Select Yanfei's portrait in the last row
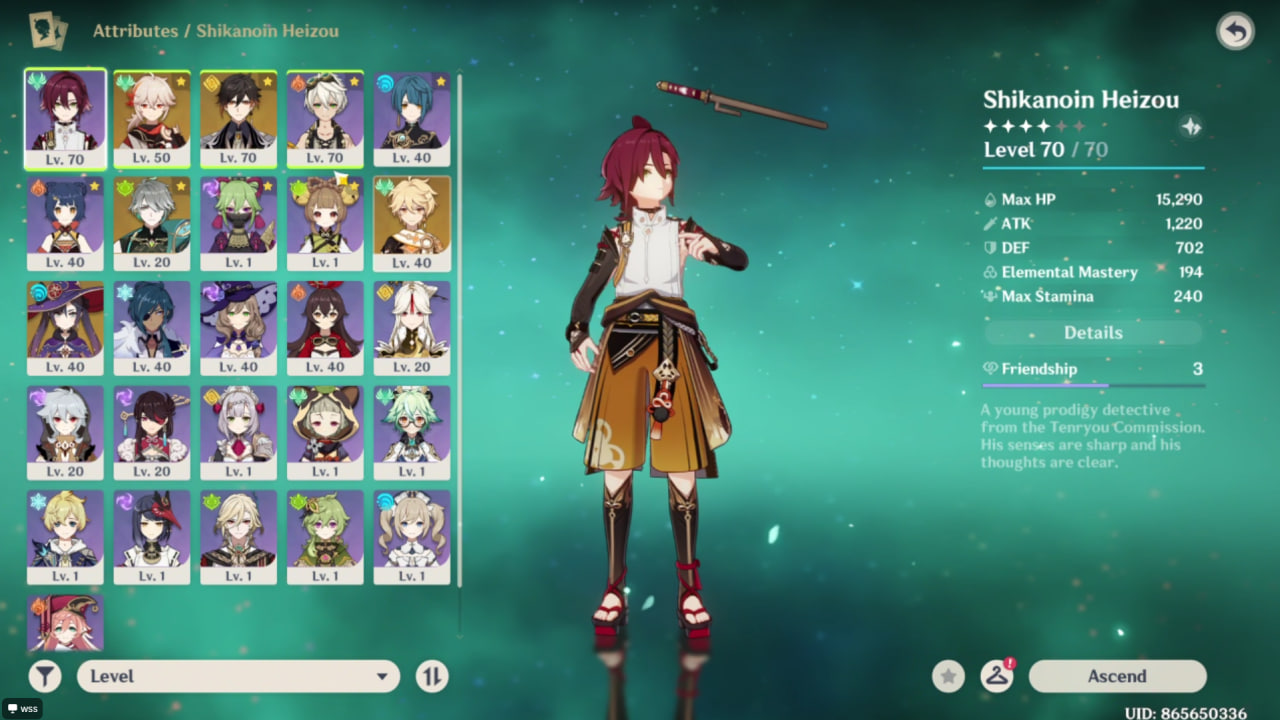Viewport: 1280px width, 720px height. pyautogui.click(x=65, y=622)
